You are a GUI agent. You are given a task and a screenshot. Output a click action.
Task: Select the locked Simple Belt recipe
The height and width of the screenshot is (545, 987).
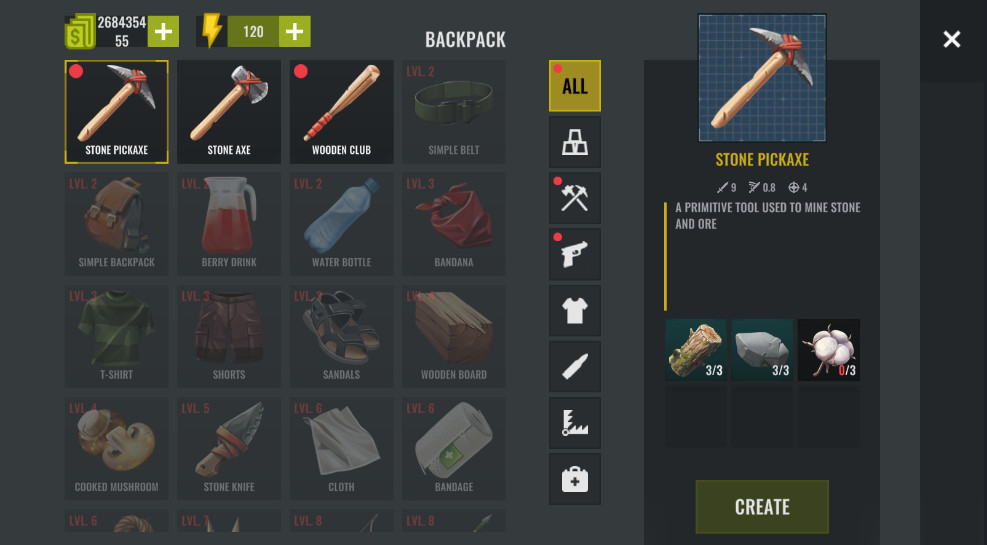[x=454, y=112]
